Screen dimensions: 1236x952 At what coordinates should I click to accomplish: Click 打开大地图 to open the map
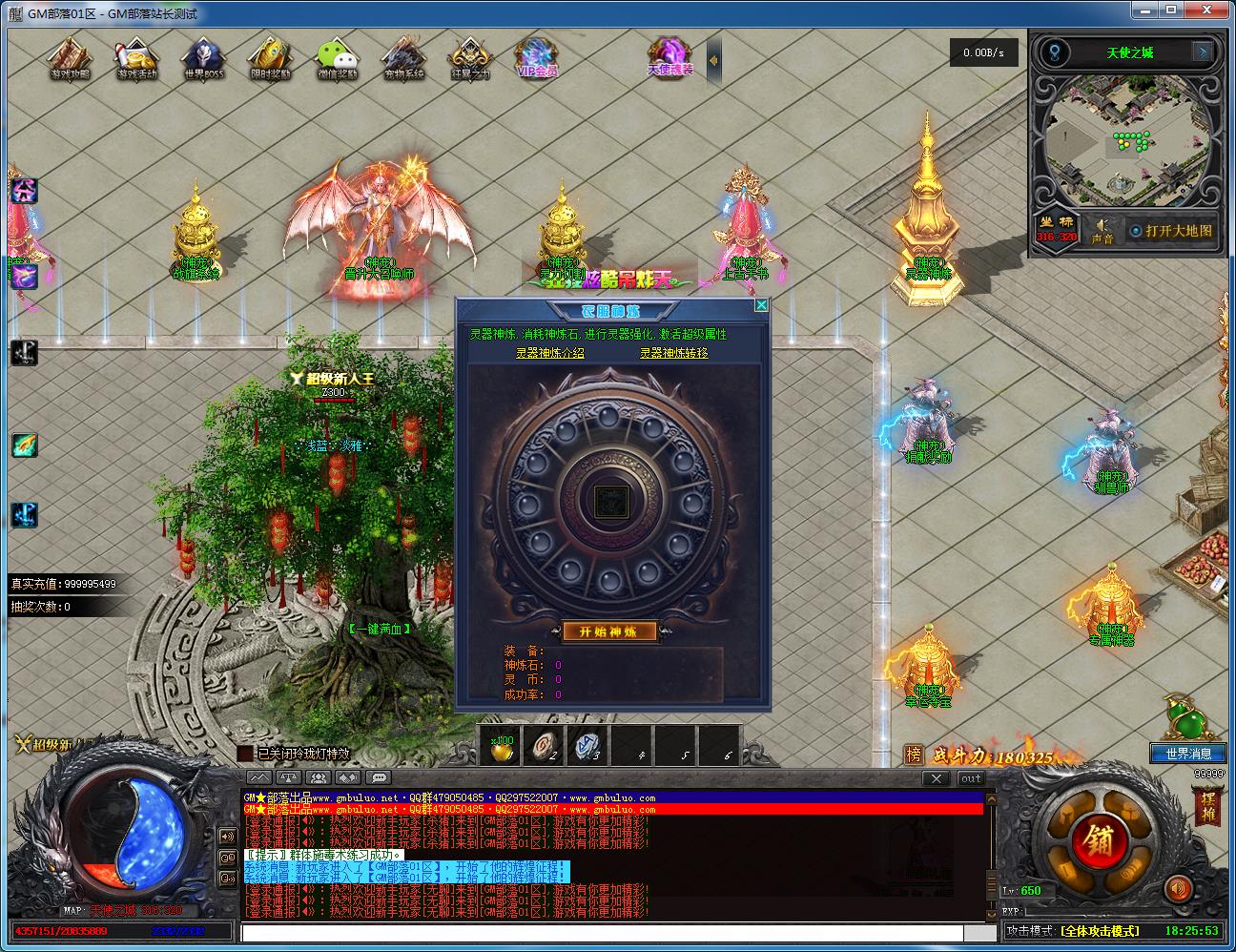[1172, 231]
